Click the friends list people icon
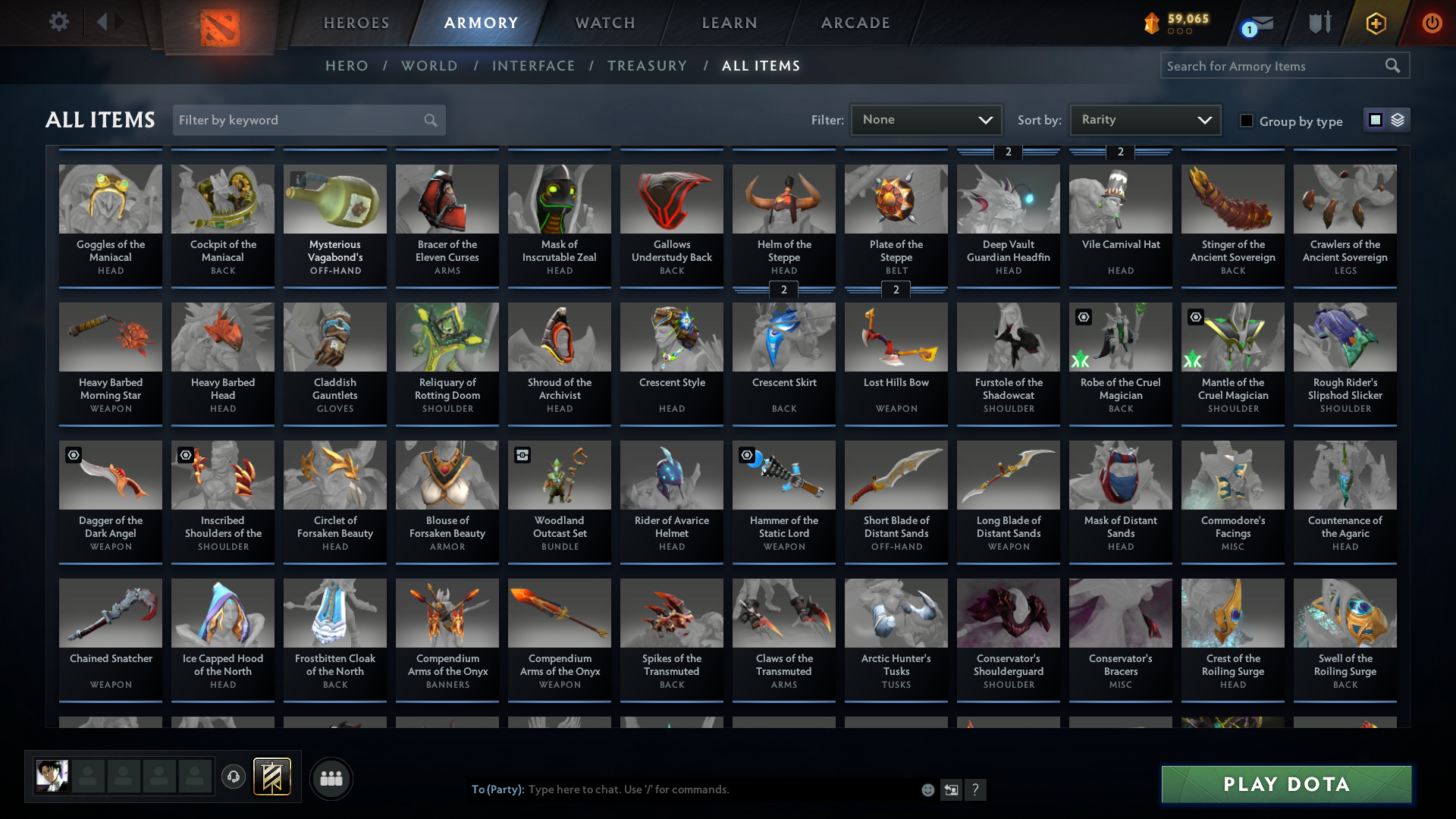Viewport: 1456px width, 819px height. click(x=331, y=778)
